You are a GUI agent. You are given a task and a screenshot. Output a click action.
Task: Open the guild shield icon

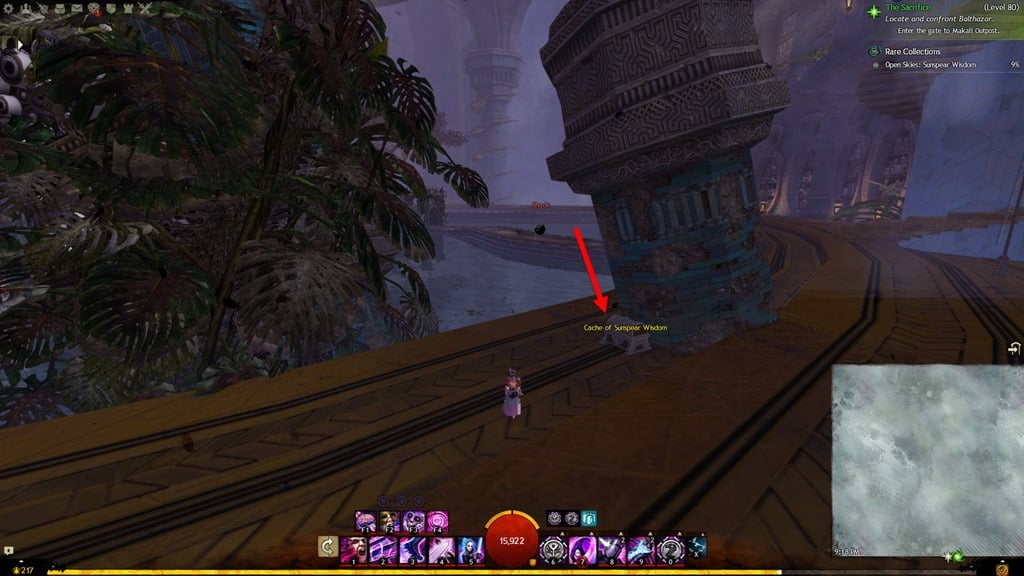pyautogui.click(x=110, y=8)
